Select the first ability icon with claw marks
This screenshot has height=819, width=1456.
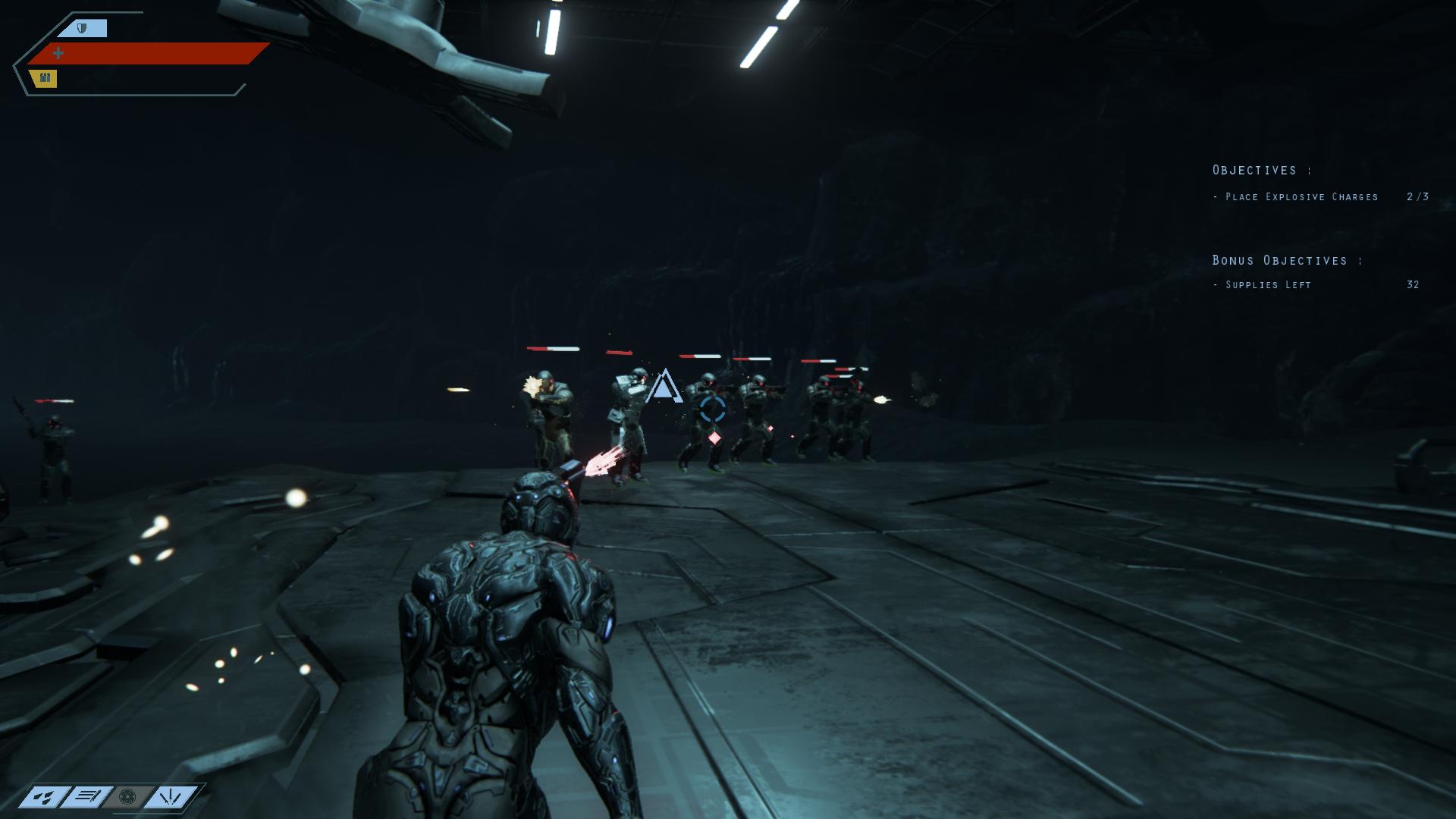[x=43, y=796]
